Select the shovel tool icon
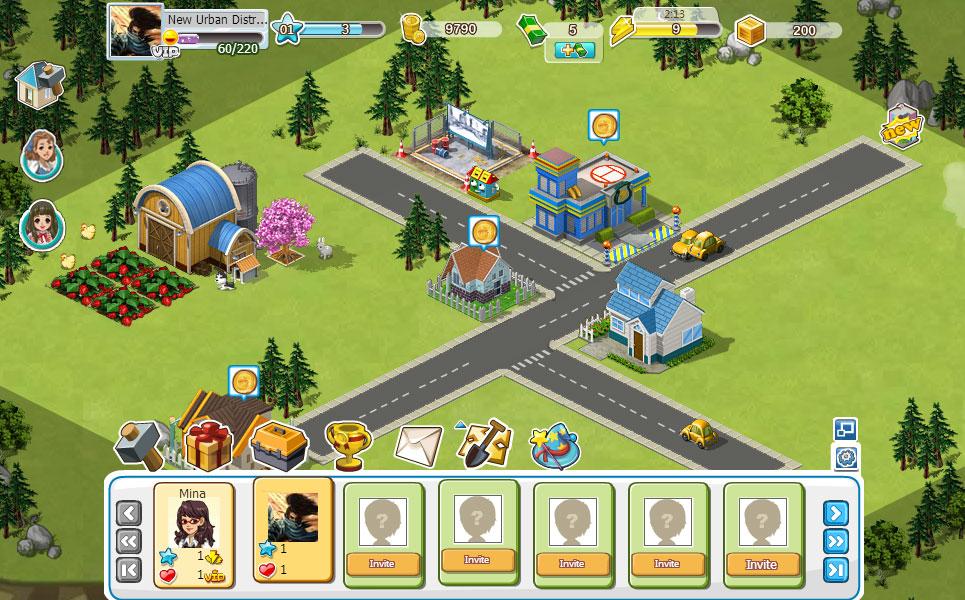 coord(485,444)
